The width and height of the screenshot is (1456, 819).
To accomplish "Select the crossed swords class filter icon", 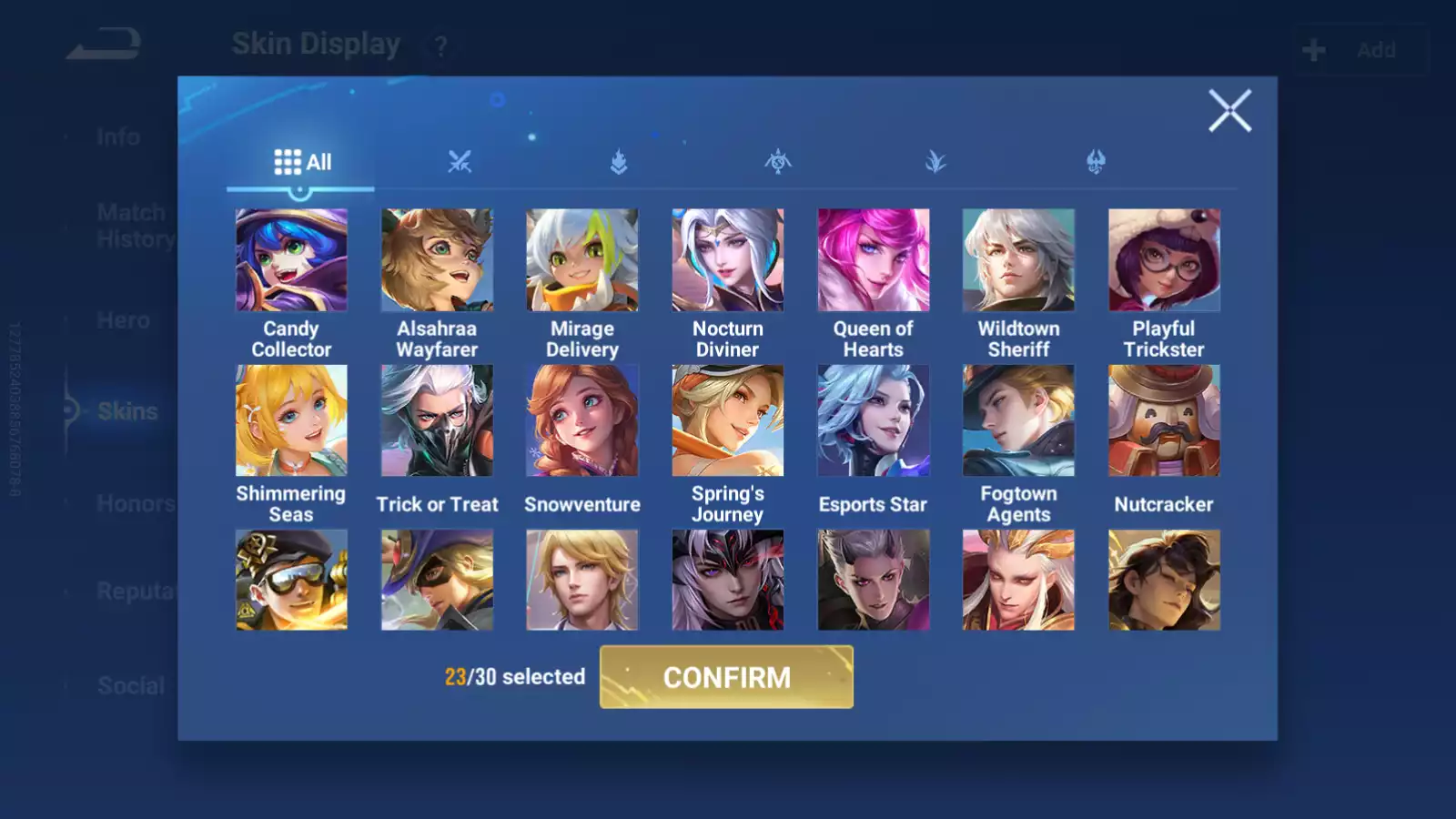I will (x=460, y=162).
